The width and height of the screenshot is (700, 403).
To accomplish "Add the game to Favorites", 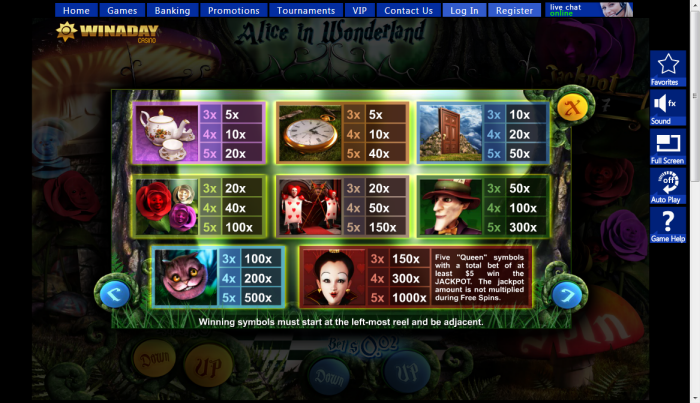I will [x=665, y=69].
